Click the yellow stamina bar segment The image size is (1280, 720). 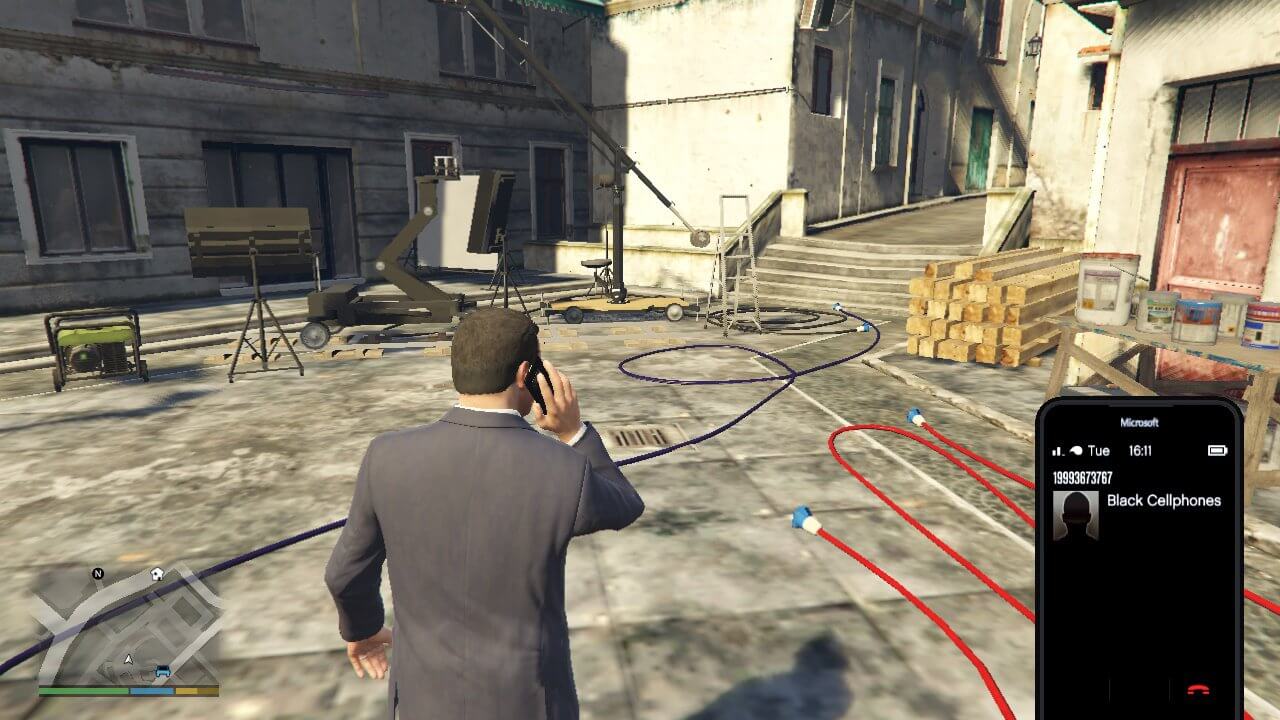[188, 691]
